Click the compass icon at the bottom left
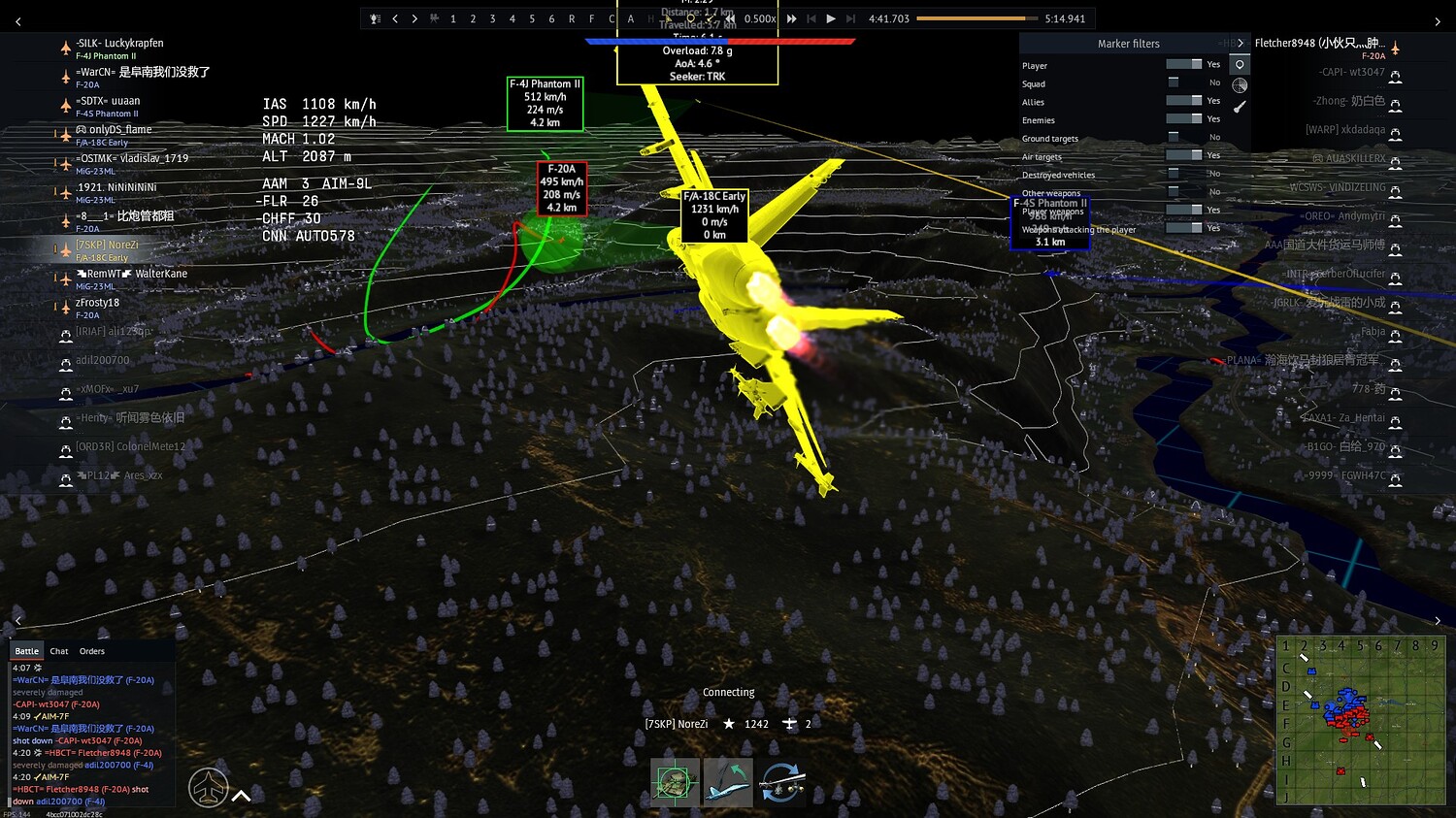This screenshot has height=818, width=1456. [207, 787]
